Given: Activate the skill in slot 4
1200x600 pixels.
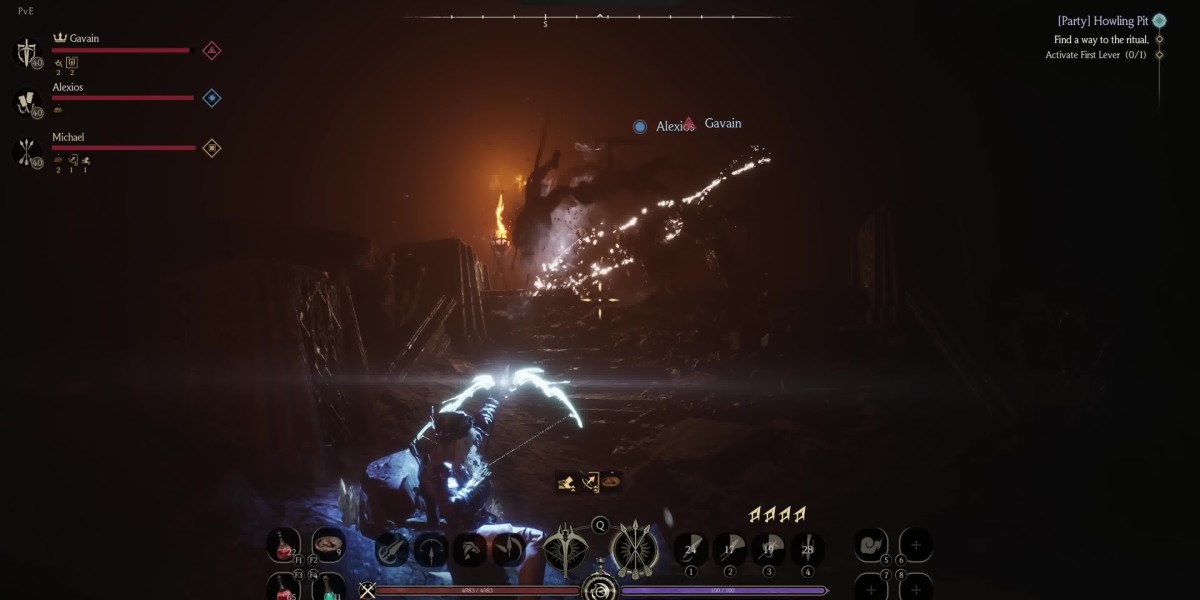Looking at the screenshot, I should pyautogui.click(x=807, y=548).
